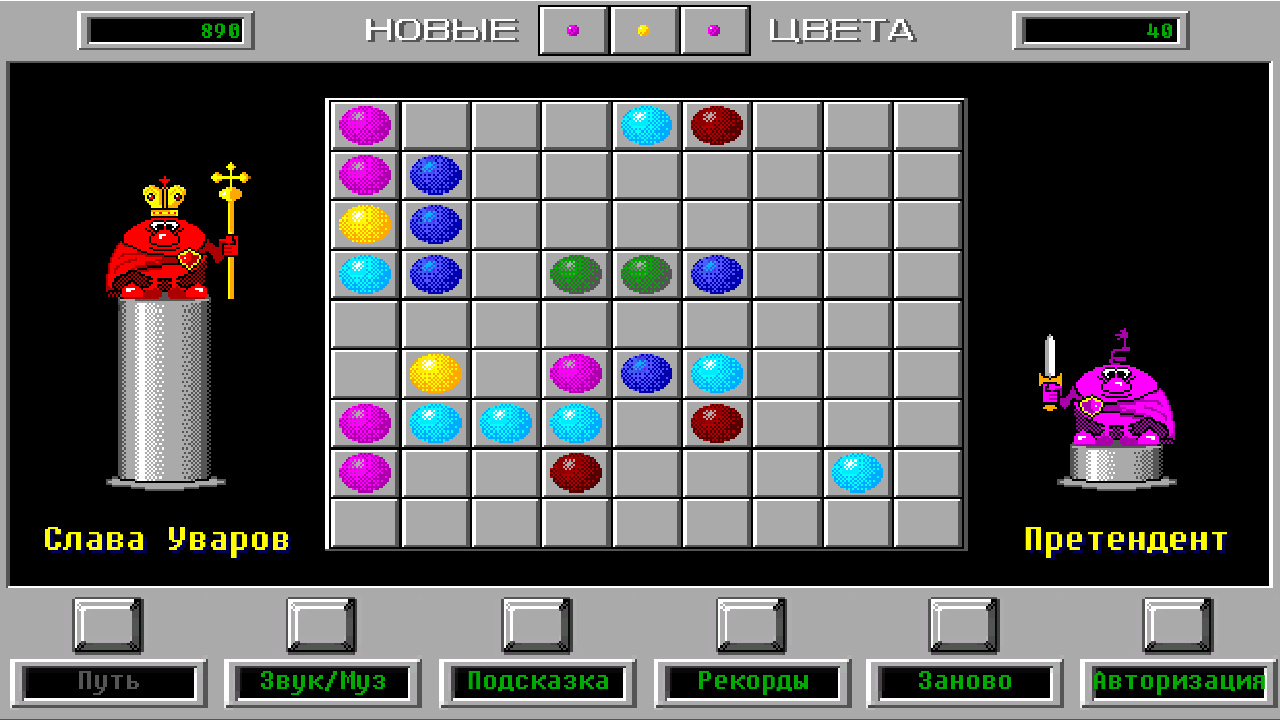Open Рекорды to view high scores
Screen dimensions: 1280x720
tap(752, 682)
